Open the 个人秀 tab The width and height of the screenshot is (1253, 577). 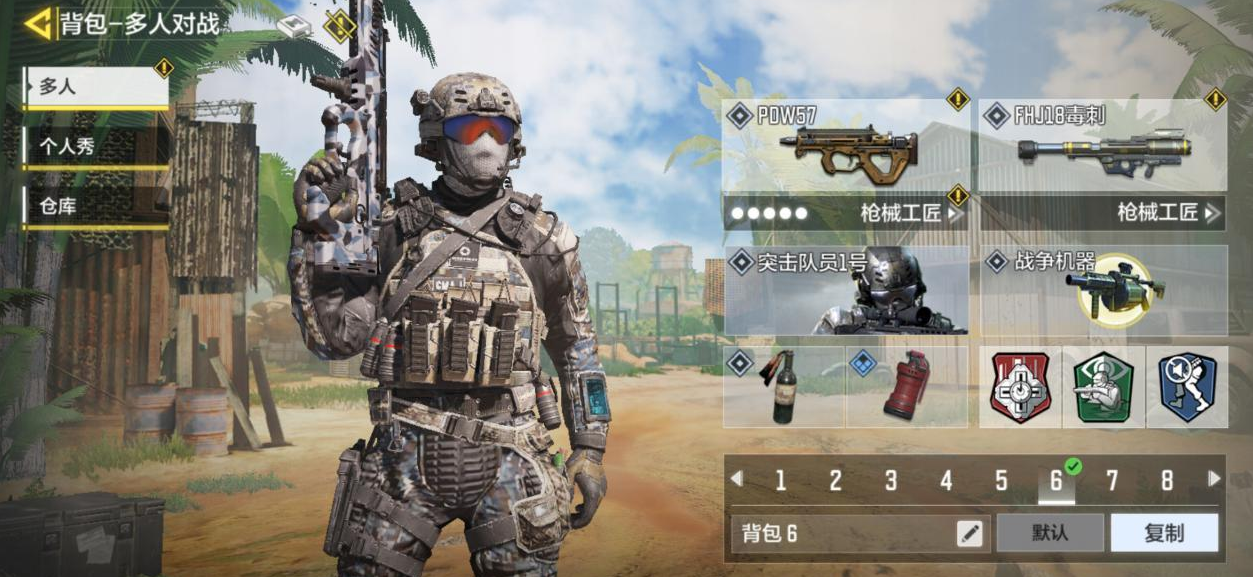96,146
